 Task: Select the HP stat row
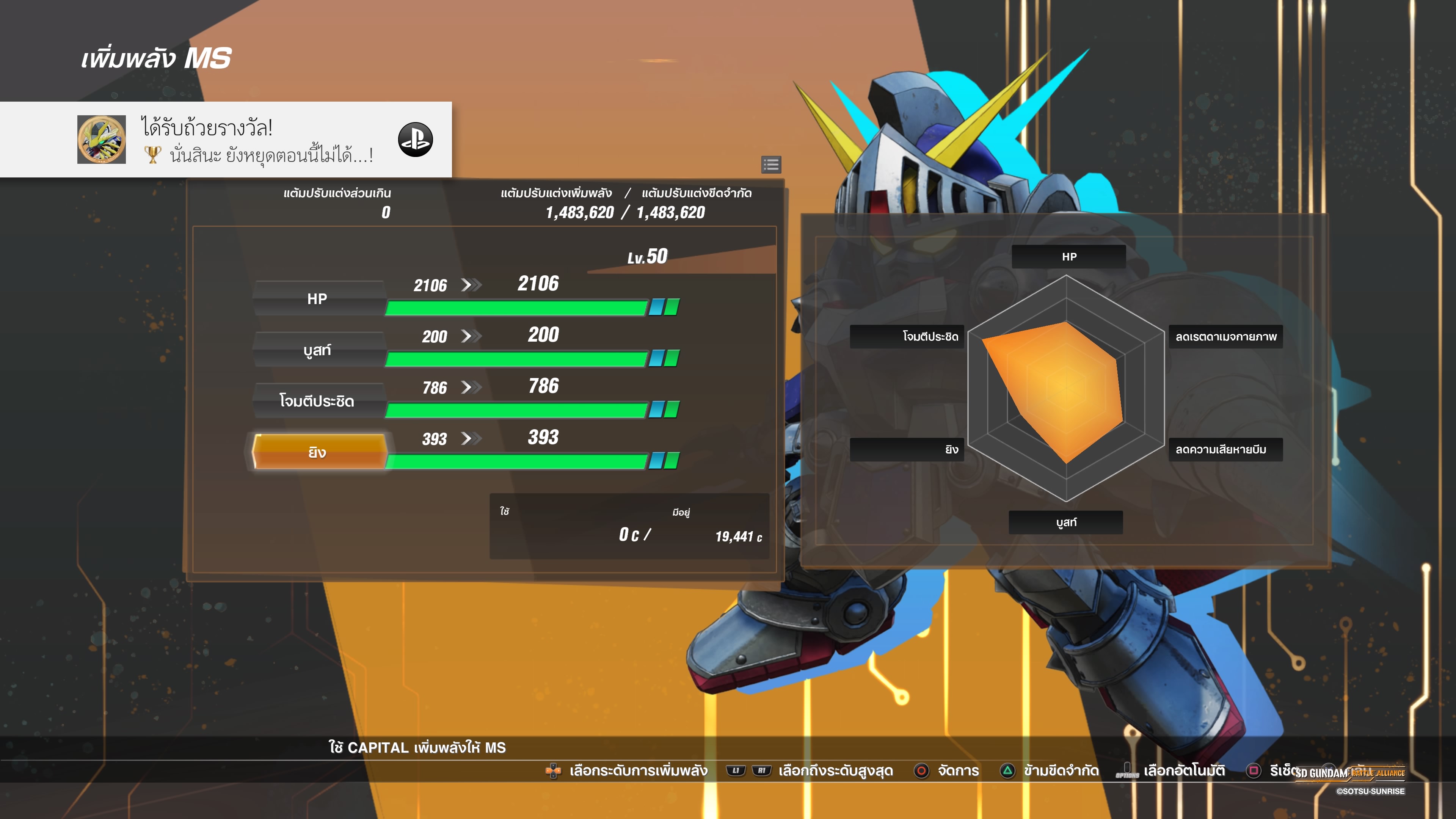(x=318, y=298)
